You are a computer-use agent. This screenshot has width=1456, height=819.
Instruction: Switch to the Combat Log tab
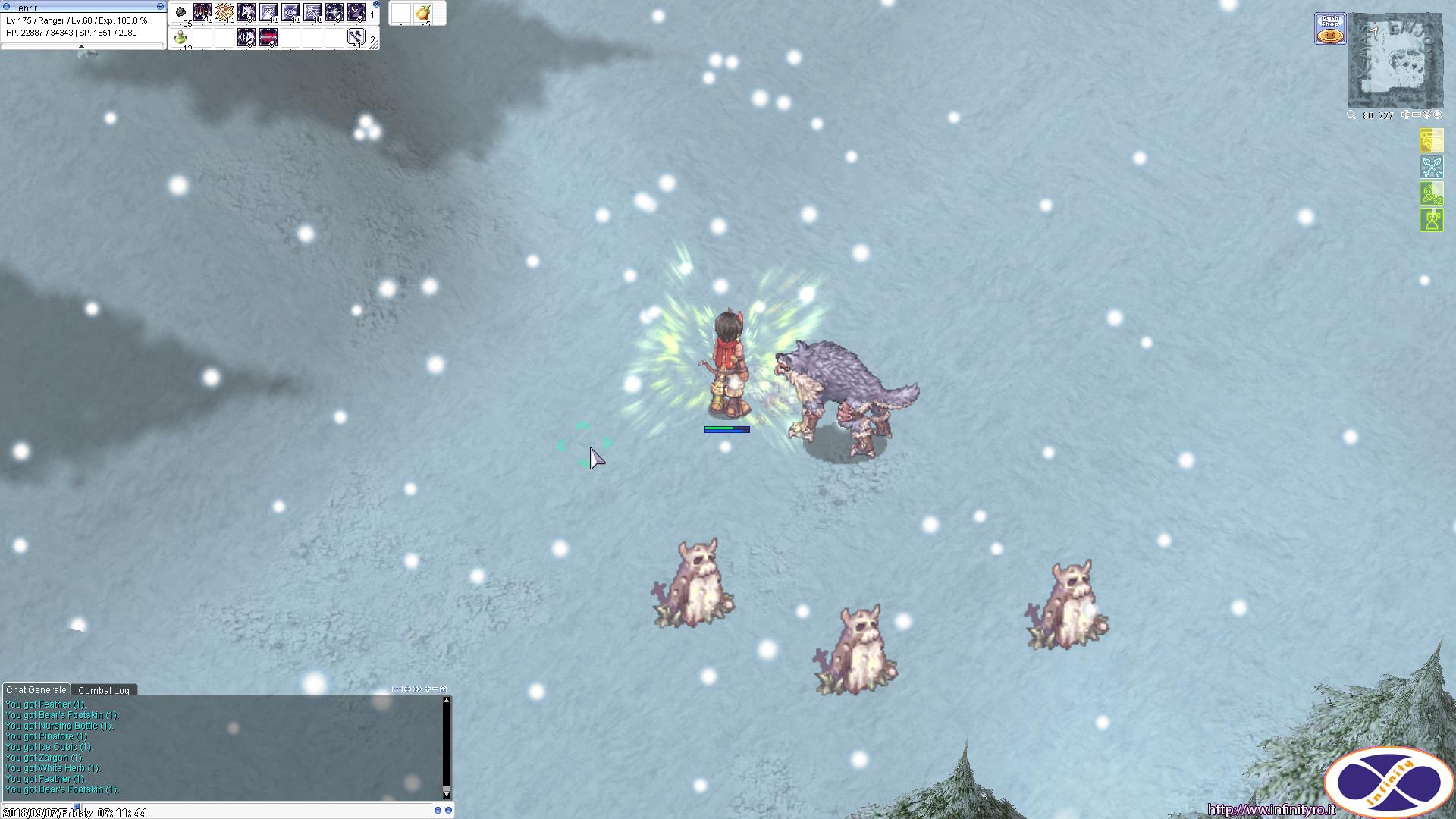(x=104, y=690)
